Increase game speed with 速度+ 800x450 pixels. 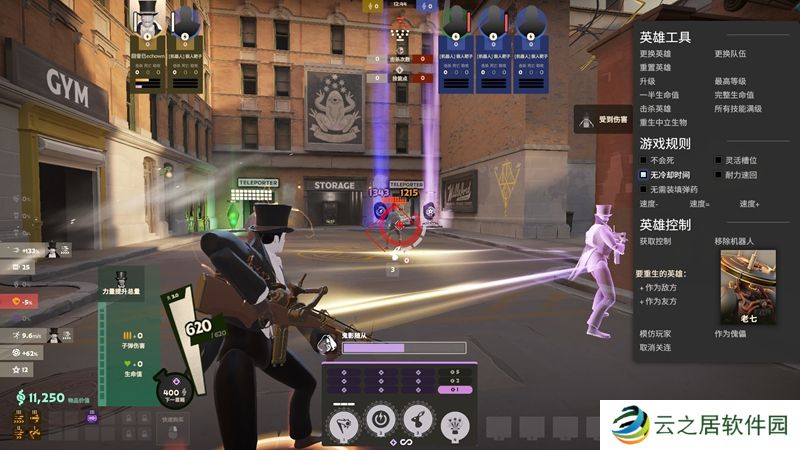[750, 204]
